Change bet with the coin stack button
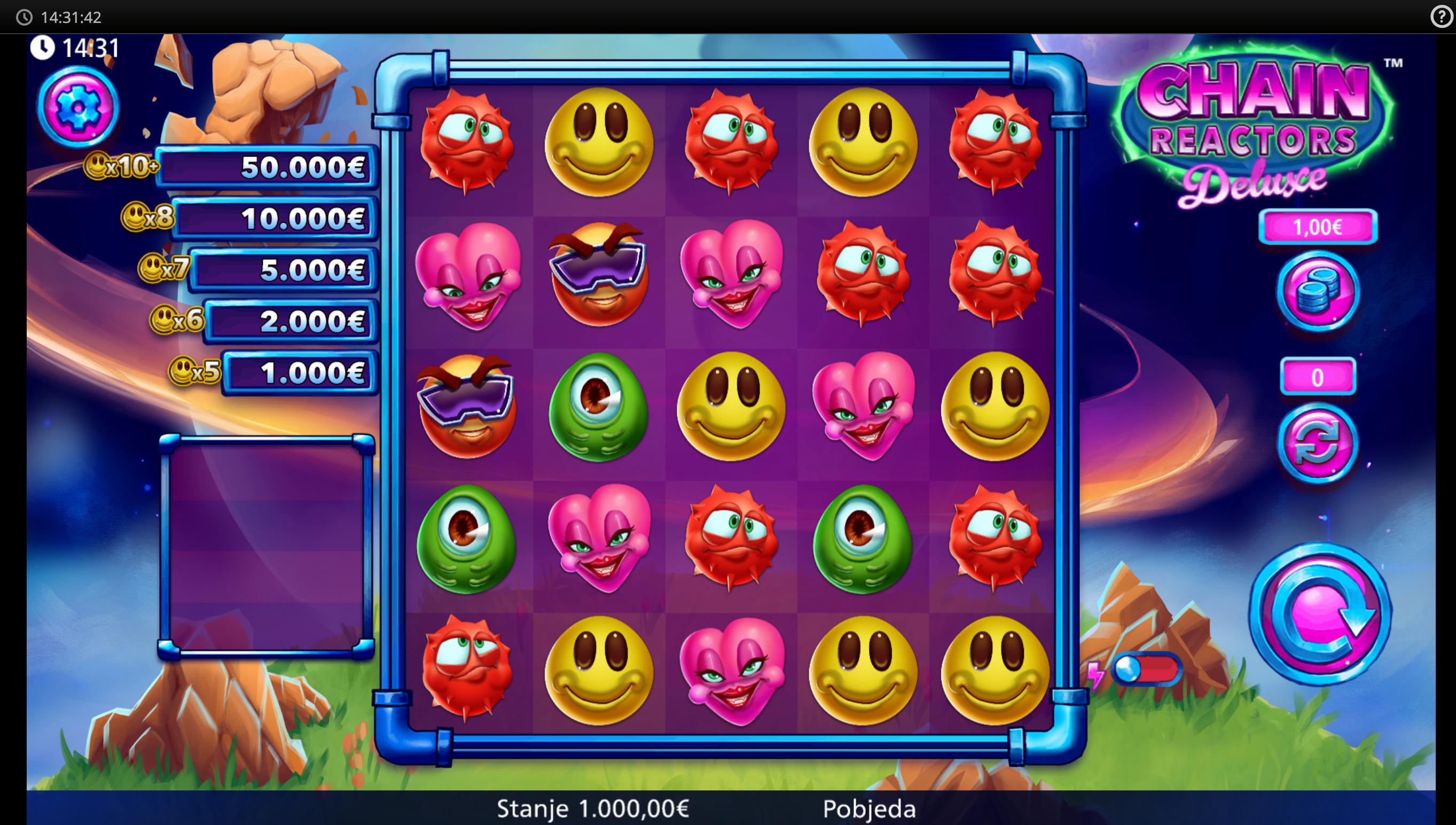Screen dimensions: 1456x825 tap(1317, 291)
